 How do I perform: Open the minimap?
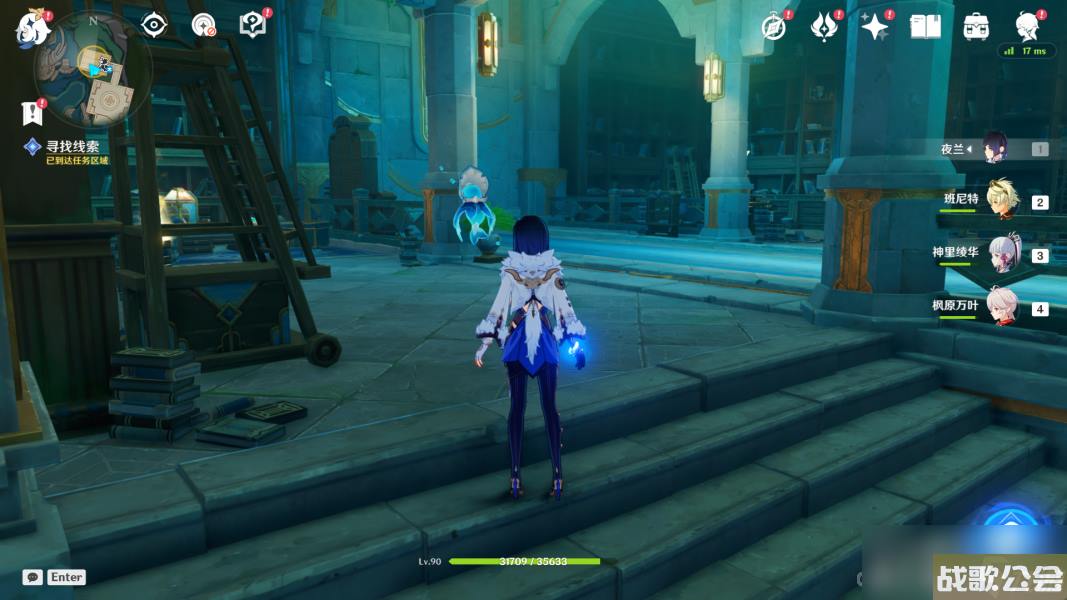click(x=92, y=70)
